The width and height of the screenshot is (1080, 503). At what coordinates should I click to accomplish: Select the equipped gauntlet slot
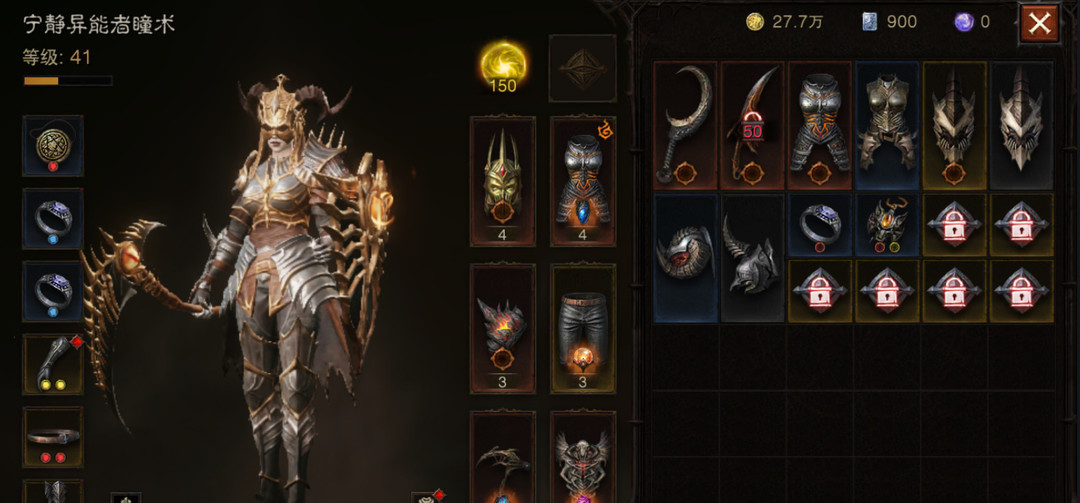tap(53, 364)
